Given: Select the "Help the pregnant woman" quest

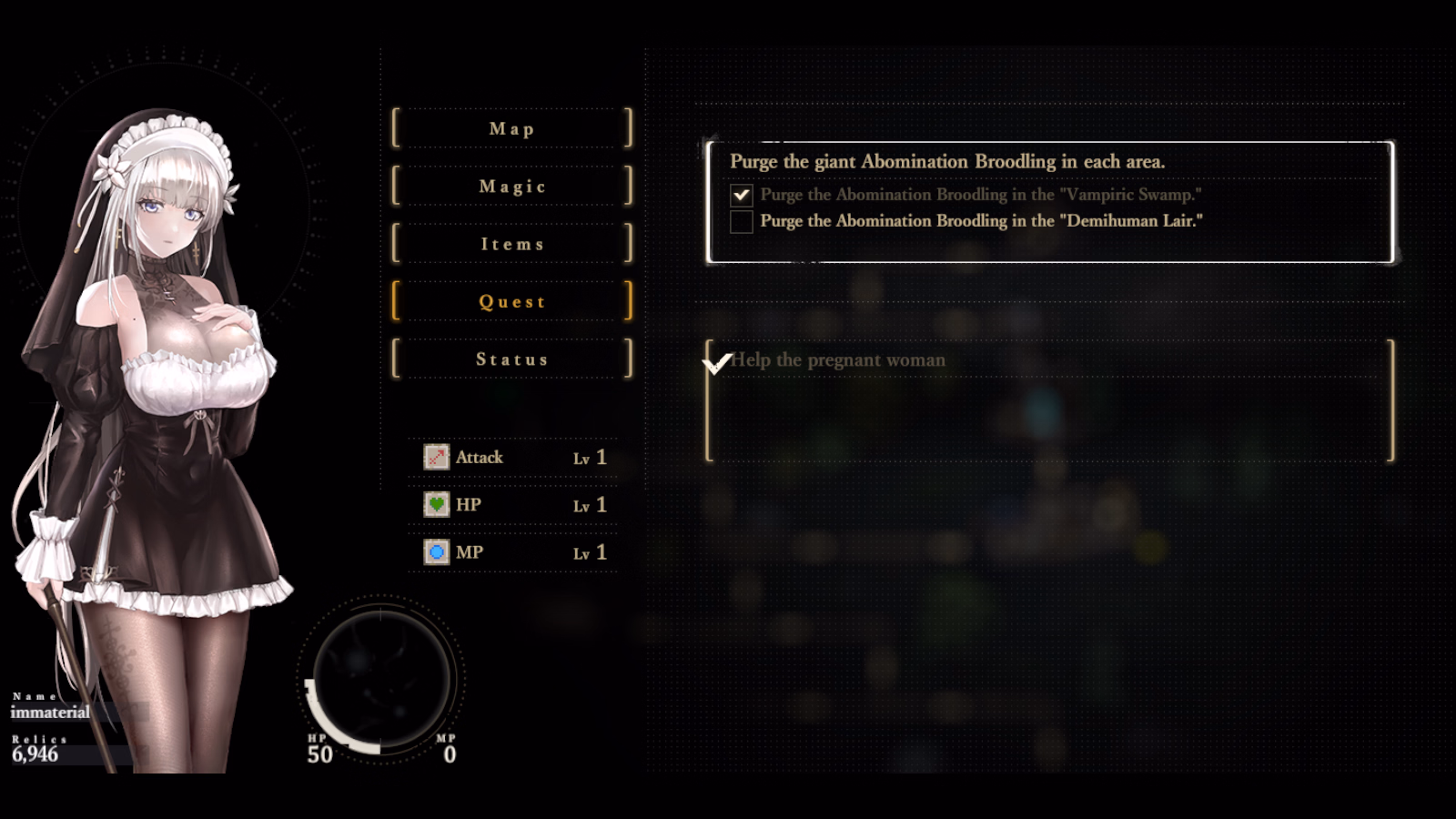Looking at the screenshot, I should pos(1049,400).
